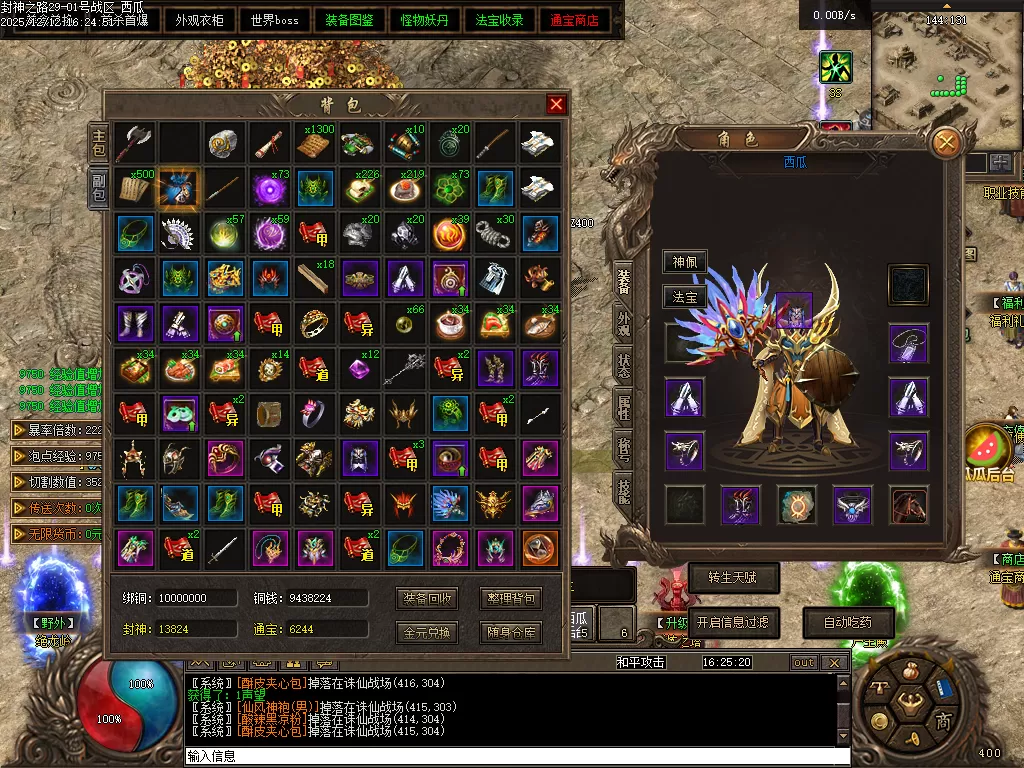Toggle the 开启信息过滤 message filter
1024x768 pixels.
tap(734, 622)
